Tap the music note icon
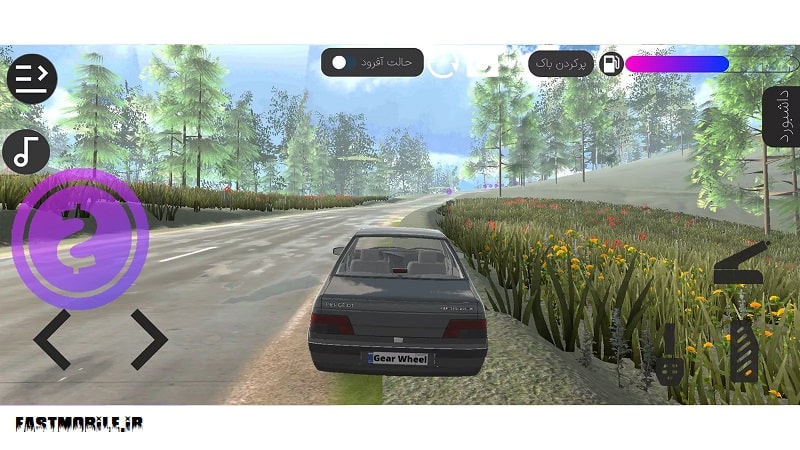800x450 pixels. [x=27, y=151]
